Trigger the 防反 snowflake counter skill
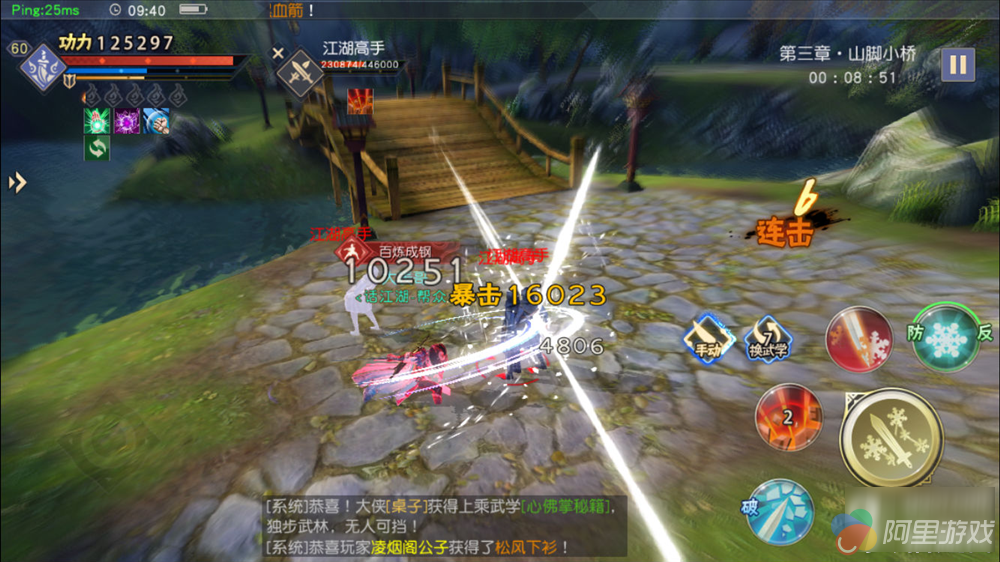The height and width of the screenshot is (562, 1000). (943, 338)
